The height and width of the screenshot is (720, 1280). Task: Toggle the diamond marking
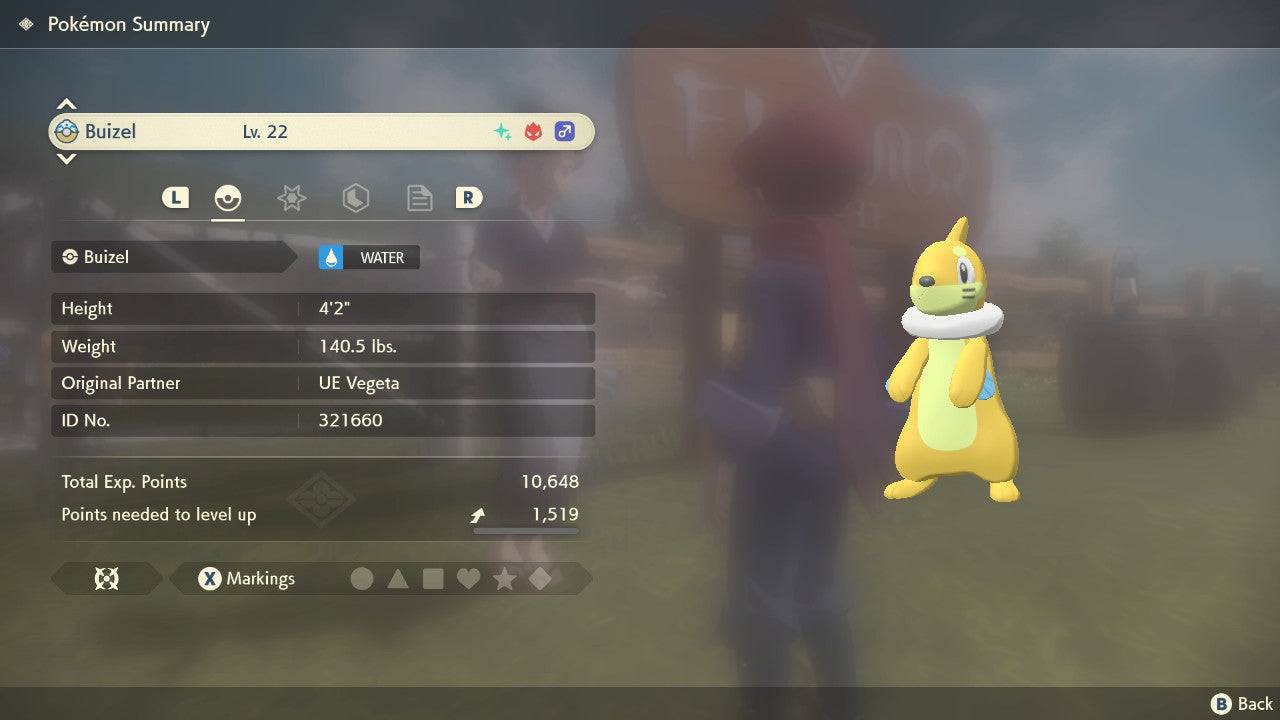(x=540, y=578)
